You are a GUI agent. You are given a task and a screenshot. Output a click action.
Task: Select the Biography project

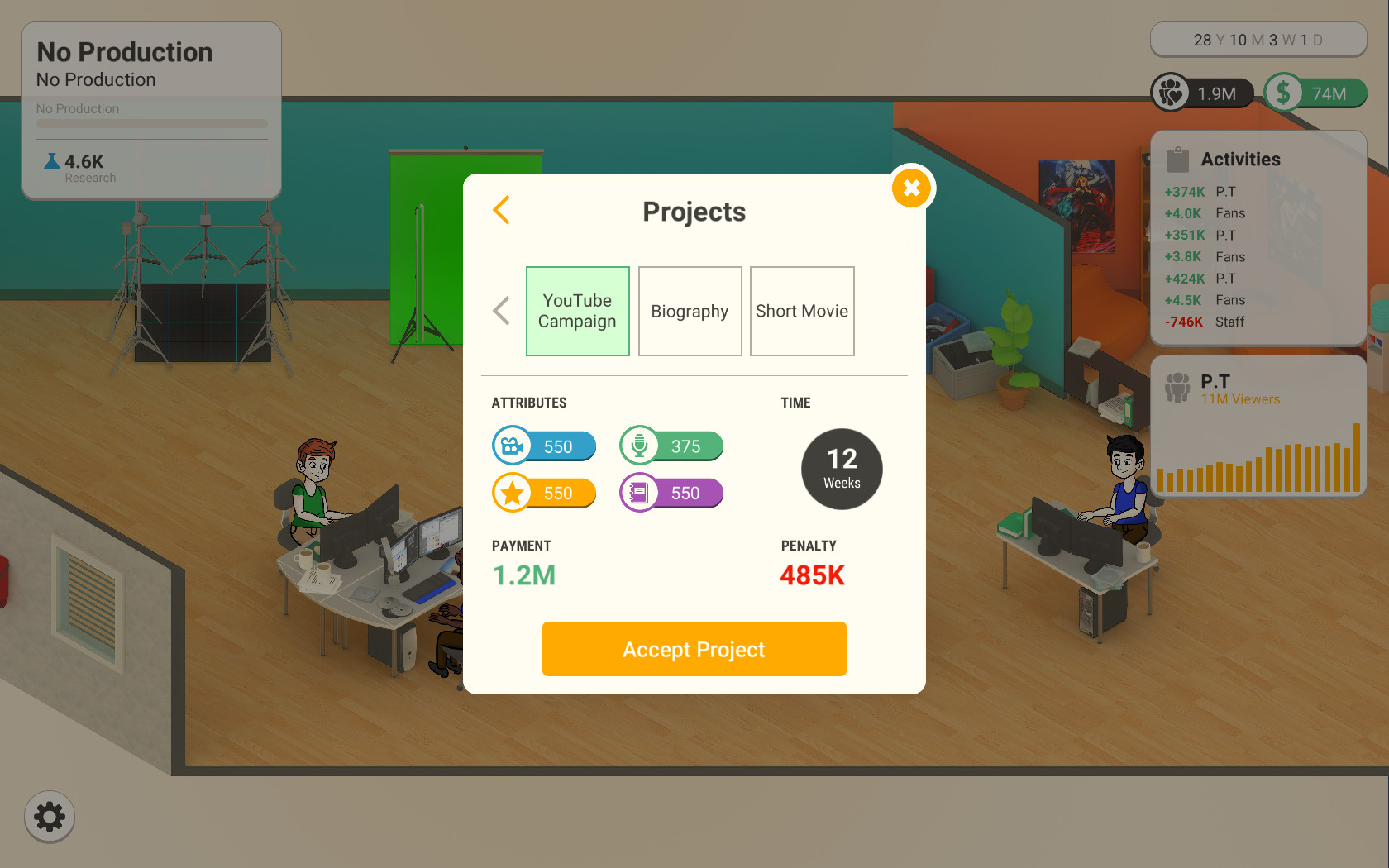(690, 311)
